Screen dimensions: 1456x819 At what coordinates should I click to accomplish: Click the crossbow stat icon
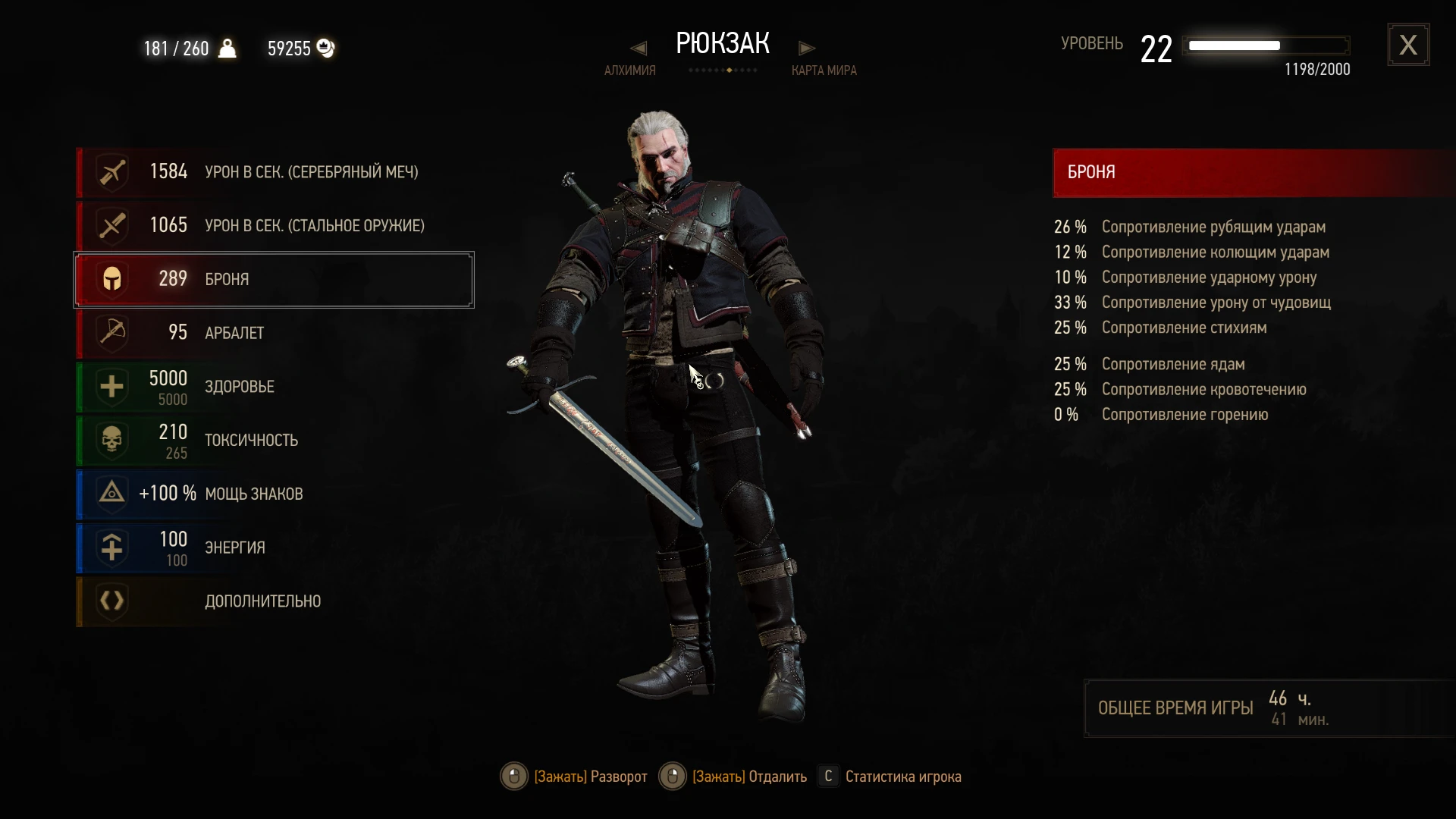coord(111,332)
